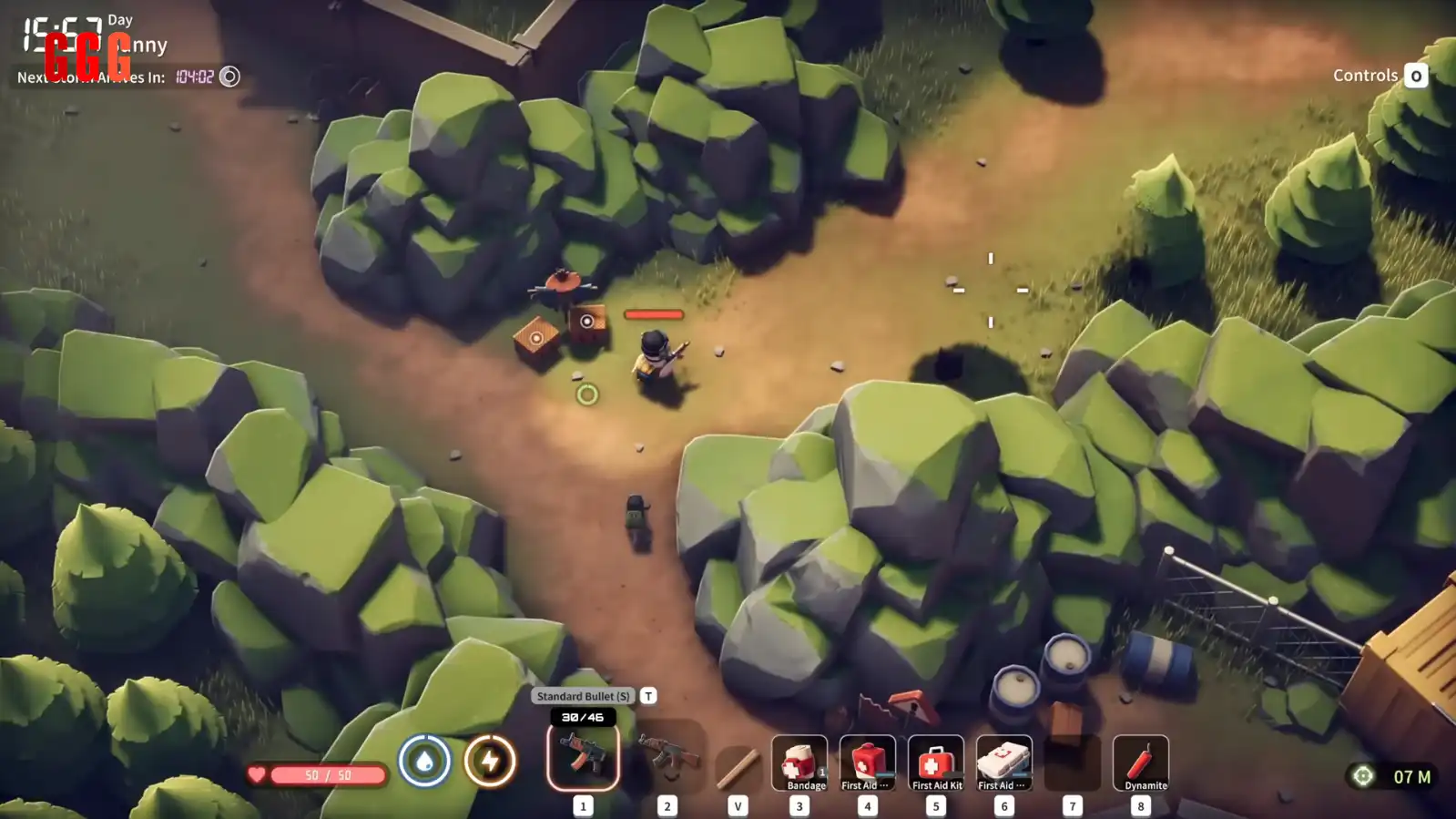Pick the Dynamite slot
The image size is (1456, 819).
[x=1140, y=763]
